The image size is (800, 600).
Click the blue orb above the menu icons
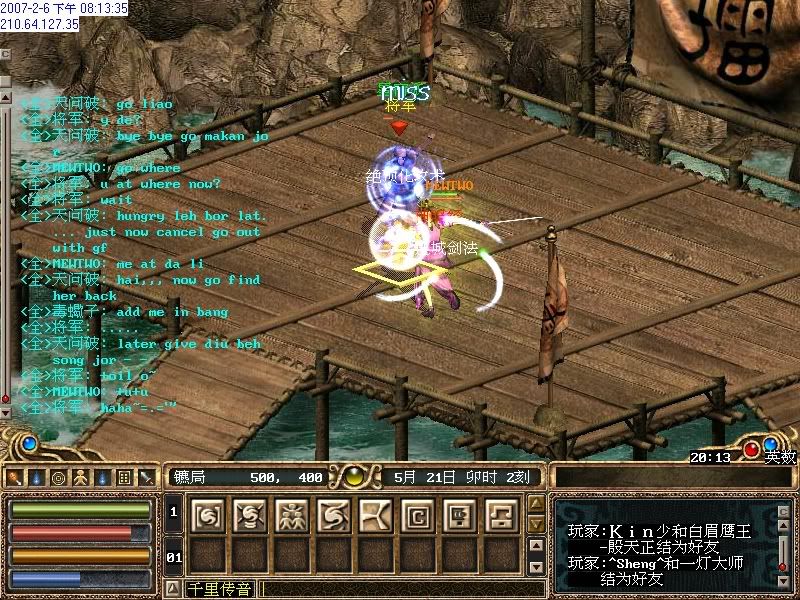click(x=30, y=441)
